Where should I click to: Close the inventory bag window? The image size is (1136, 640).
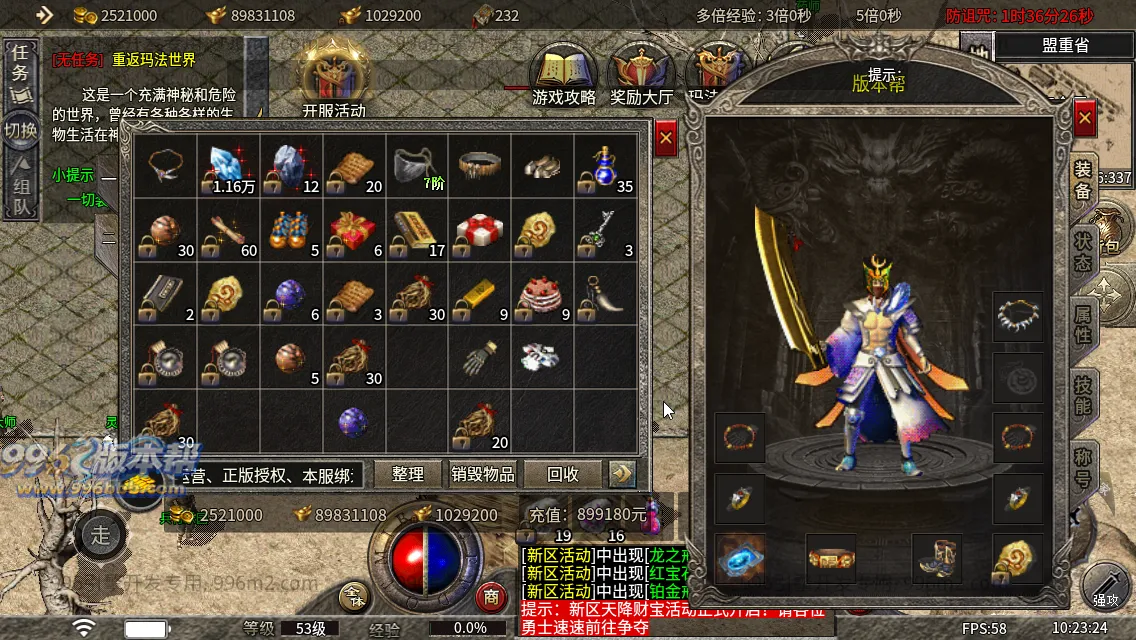tap(665, 137)
